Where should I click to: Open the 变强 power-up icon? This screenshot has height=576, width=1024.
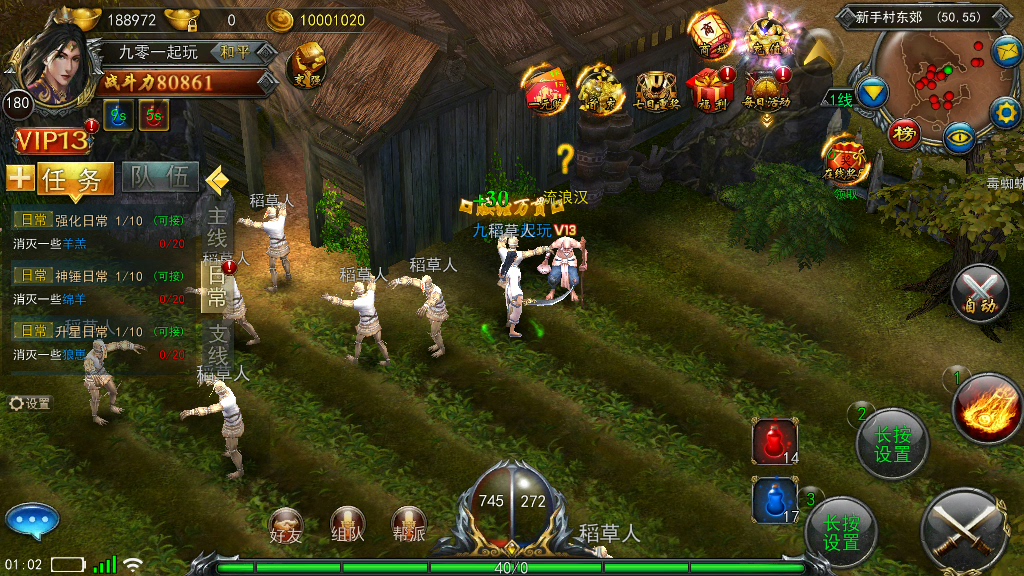tap(306, 66)
